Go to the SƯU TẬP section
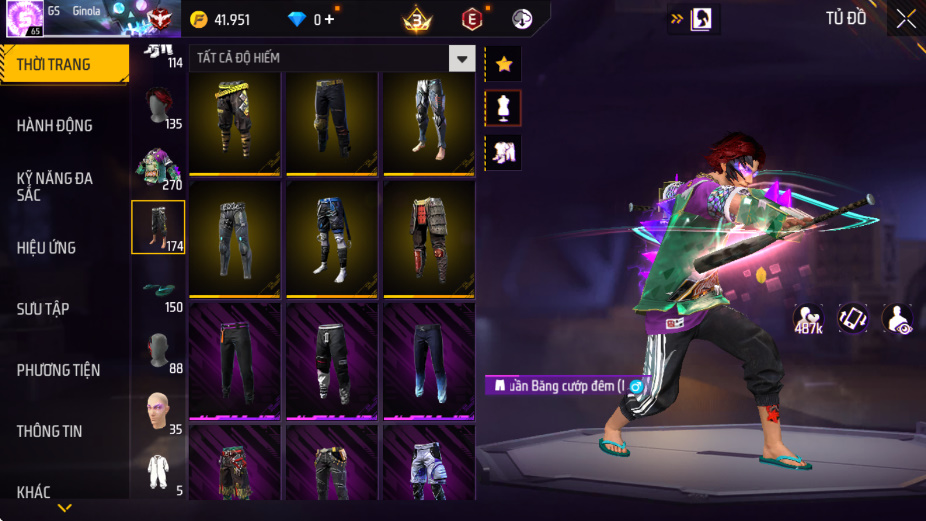Image resolution: width=926 pixels, height=521 pixels. (x=43, y=308)
